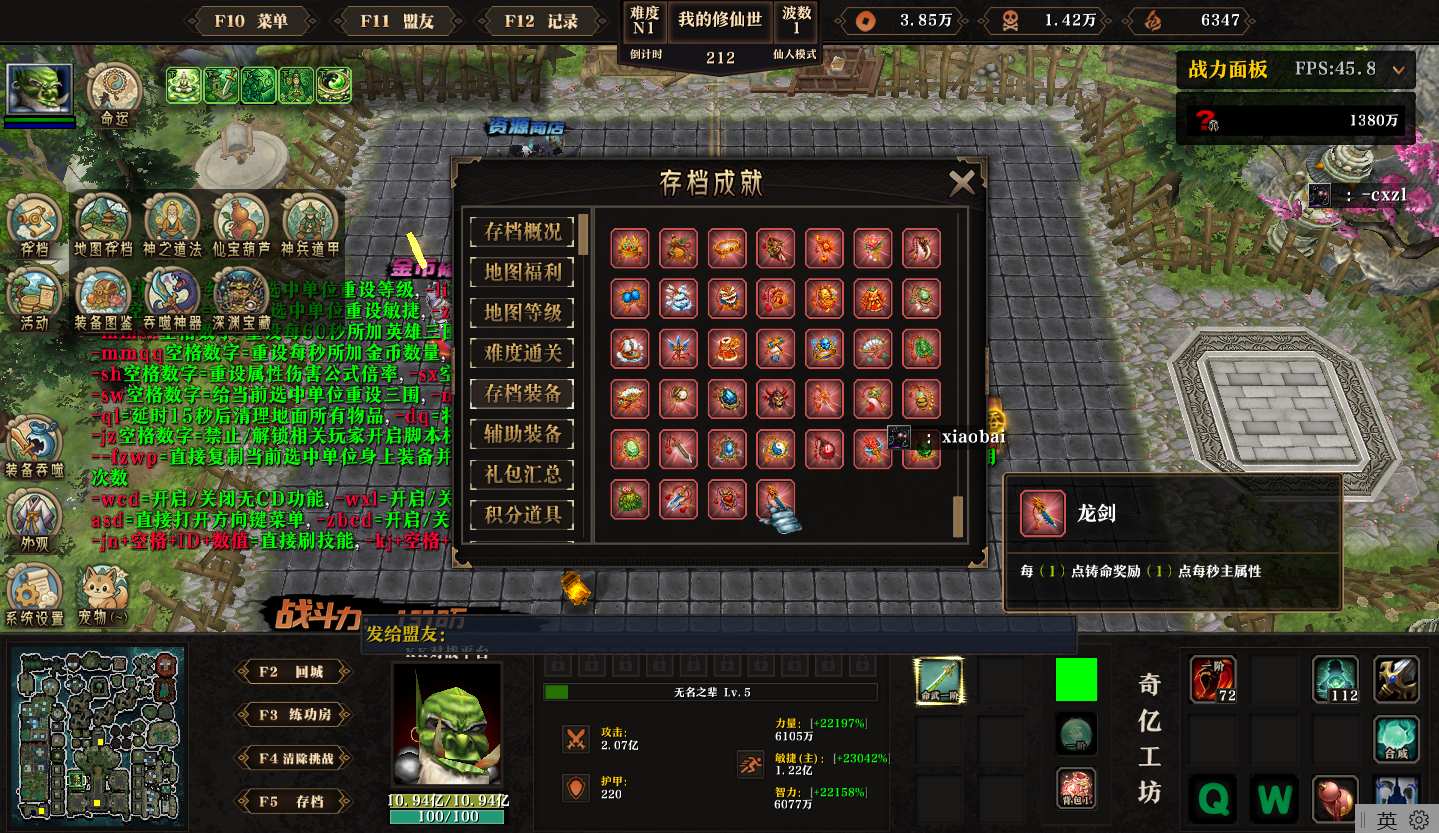Choose the 辅助装备 tab

tap(523, 434)
